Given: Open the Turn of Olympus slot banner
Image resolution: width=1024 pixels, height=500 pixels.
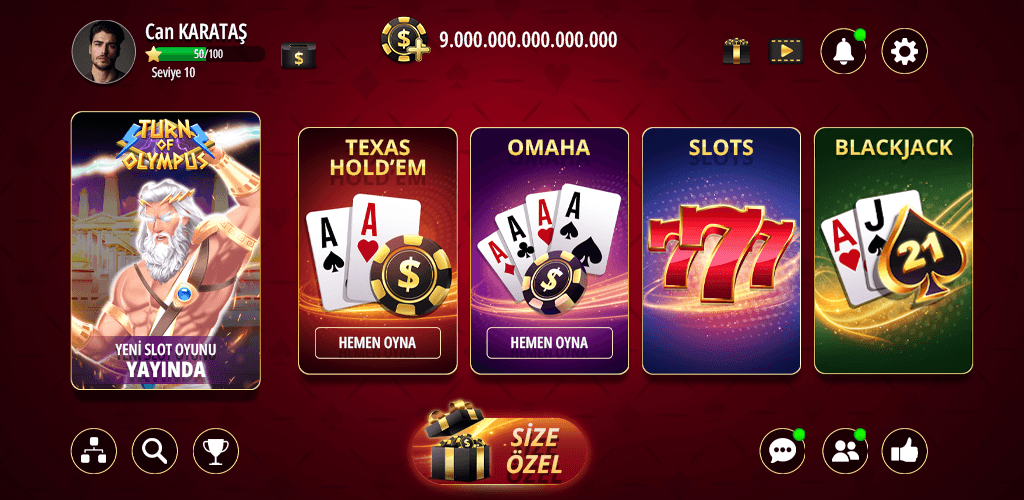Looking at the screenshot, I should [x=166, y=250].
